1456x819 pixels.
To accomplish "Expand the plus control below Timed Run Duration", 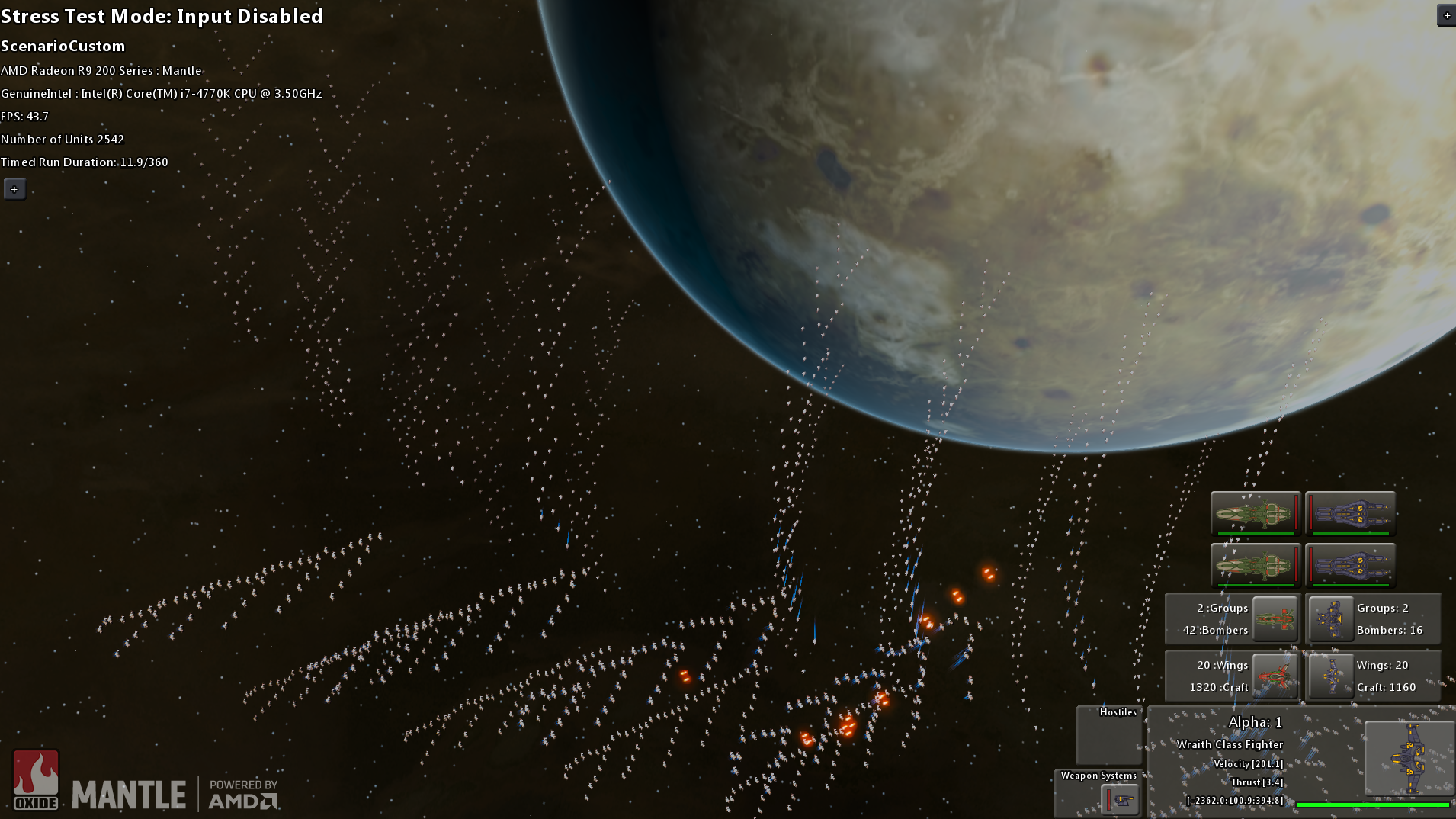I will click(14, 188).
